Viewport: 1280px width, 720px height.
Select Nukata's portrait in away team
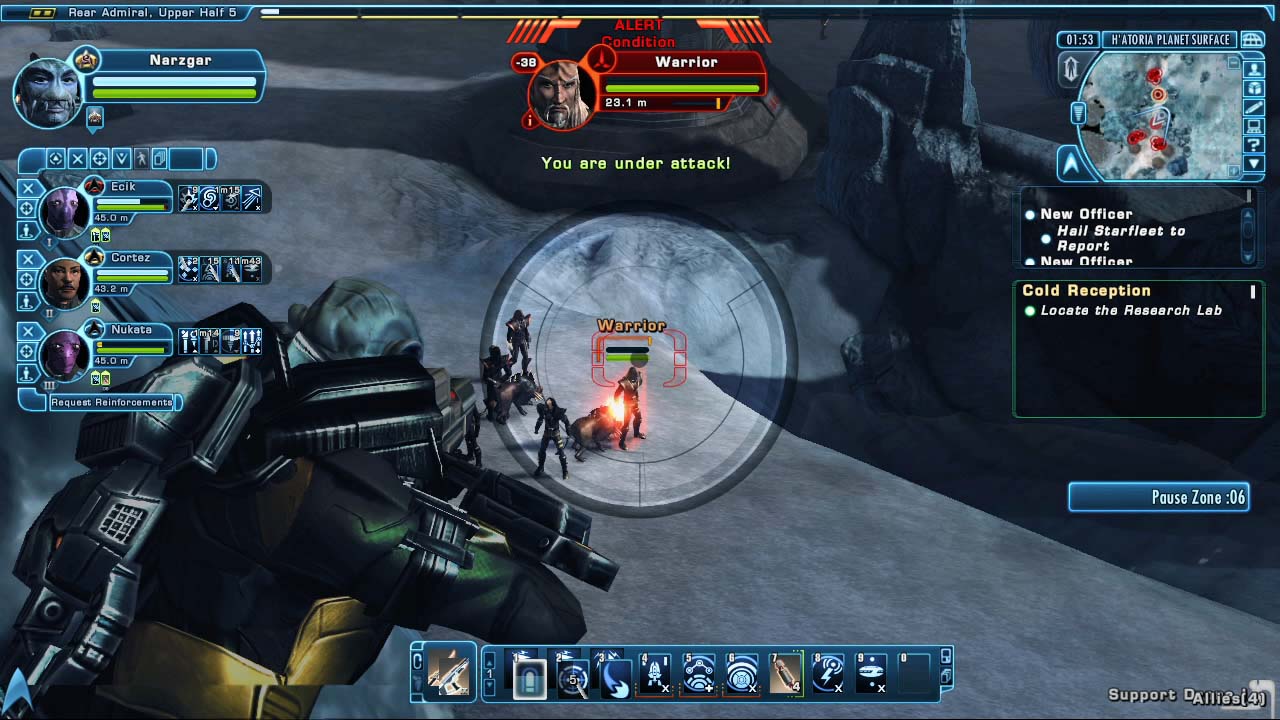tap(66, 354)
